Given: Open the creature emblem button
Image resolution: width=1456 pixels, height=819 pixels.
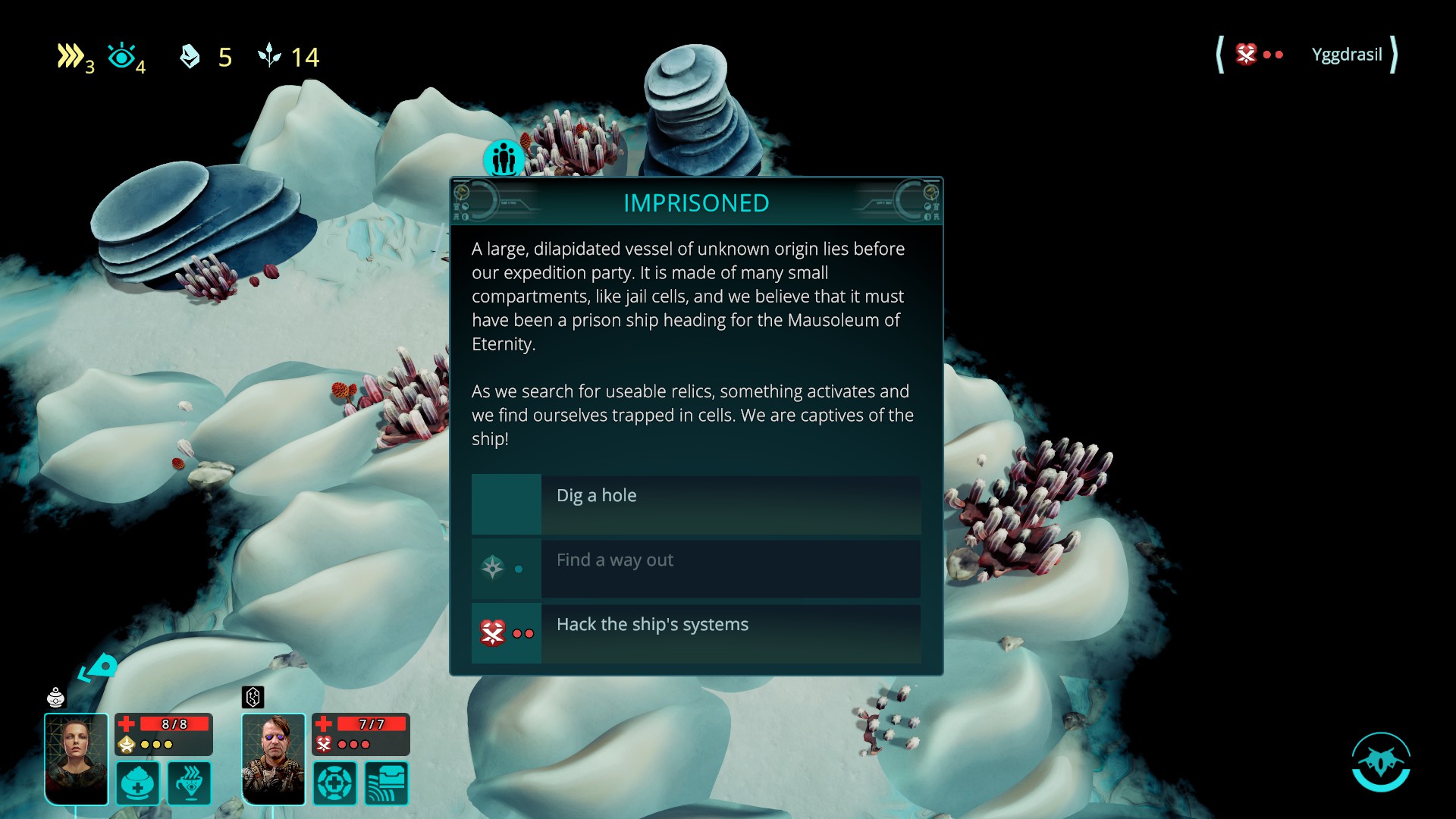Looking at the screenshot, I should click(x=1380, y=761).
